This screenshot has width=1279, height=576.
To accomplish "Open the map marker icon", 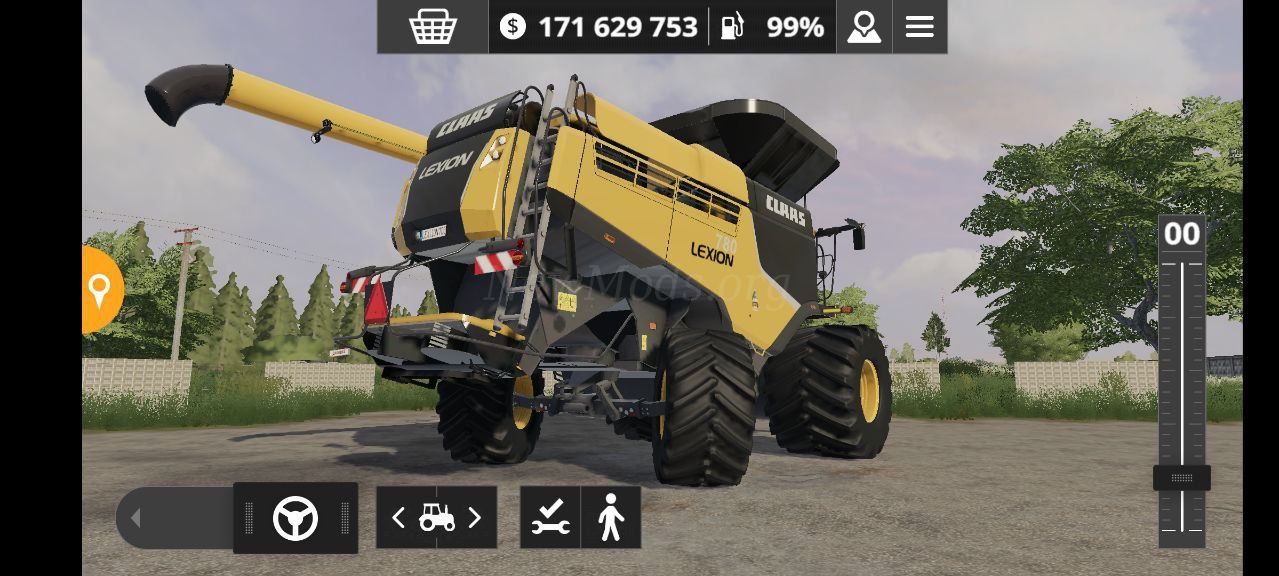I will click(864, 27).
